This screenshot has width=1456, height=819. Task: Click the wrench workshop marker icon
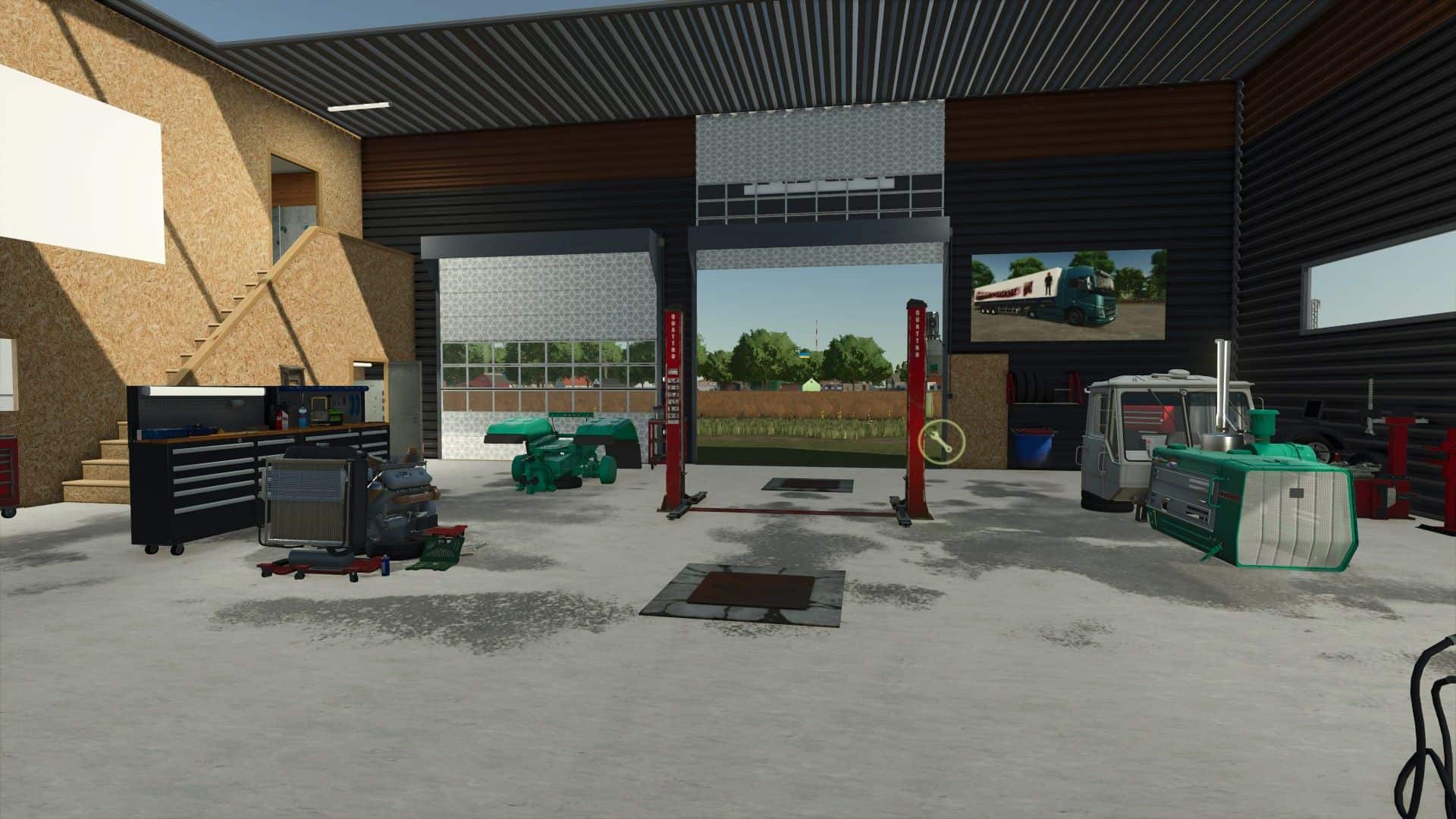941,441
